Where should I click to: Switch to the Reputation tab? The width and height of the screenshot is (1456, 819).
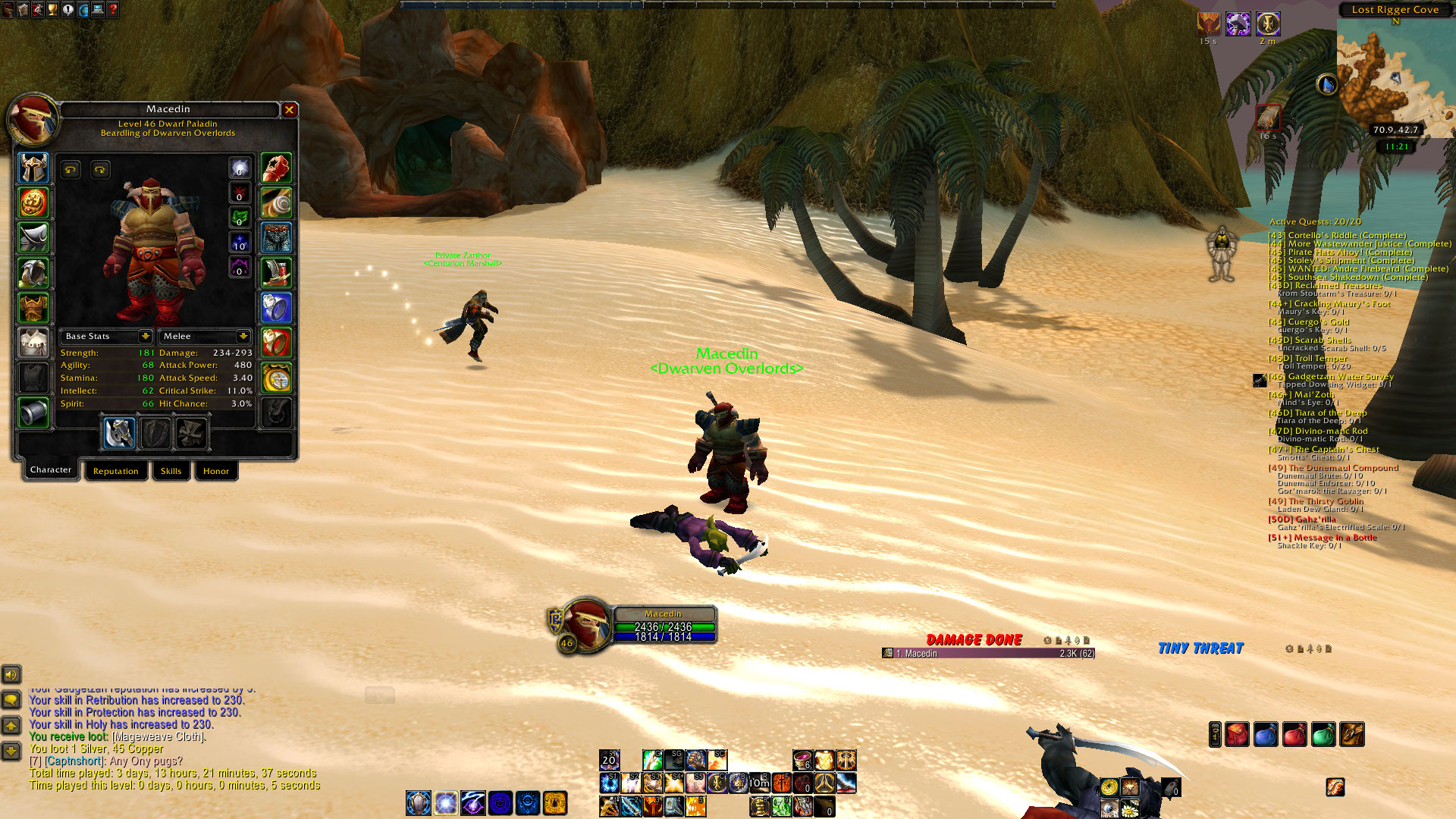115,471
